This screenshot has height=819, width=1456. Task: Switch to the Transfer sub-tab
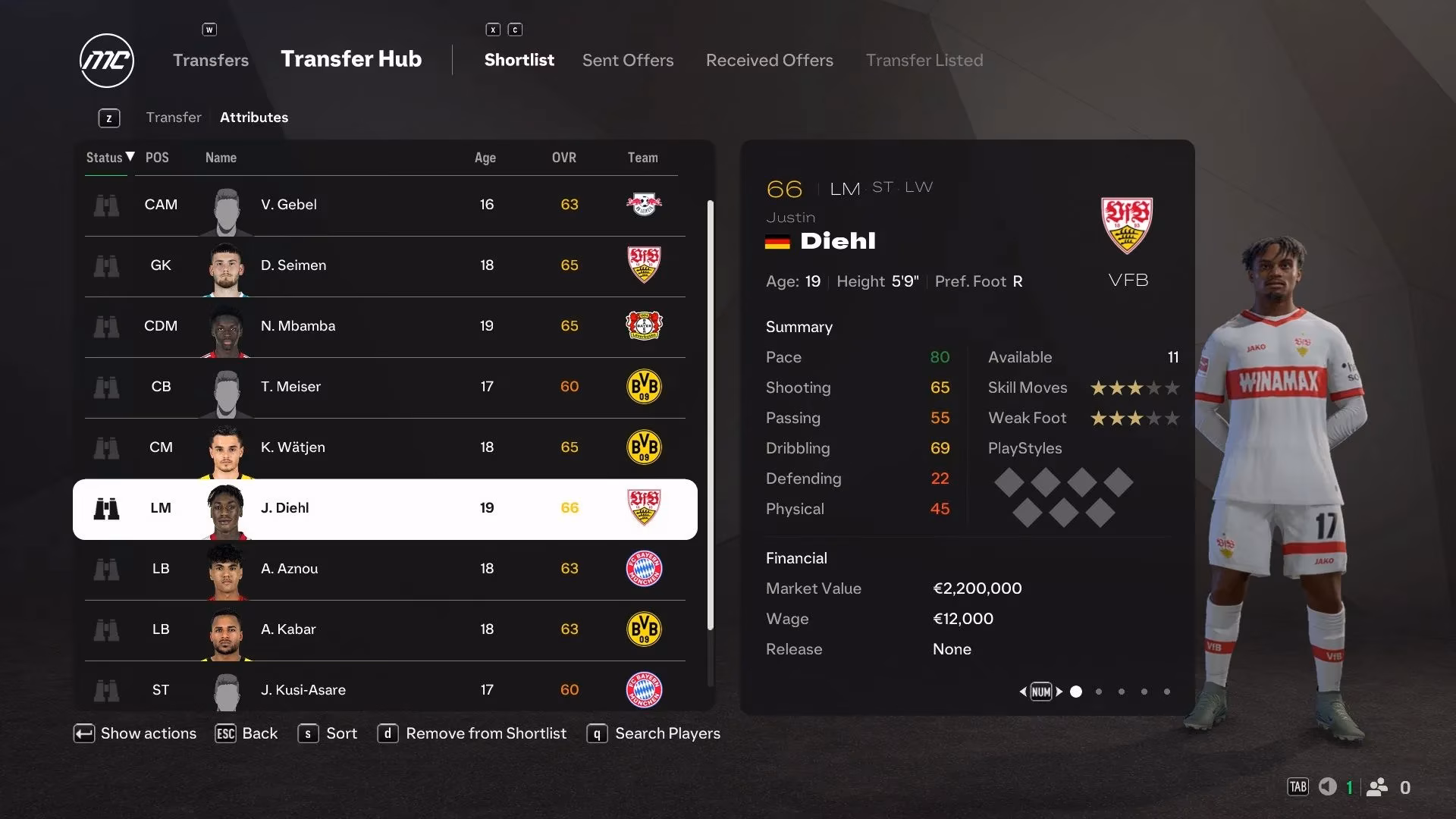[174, 117]
